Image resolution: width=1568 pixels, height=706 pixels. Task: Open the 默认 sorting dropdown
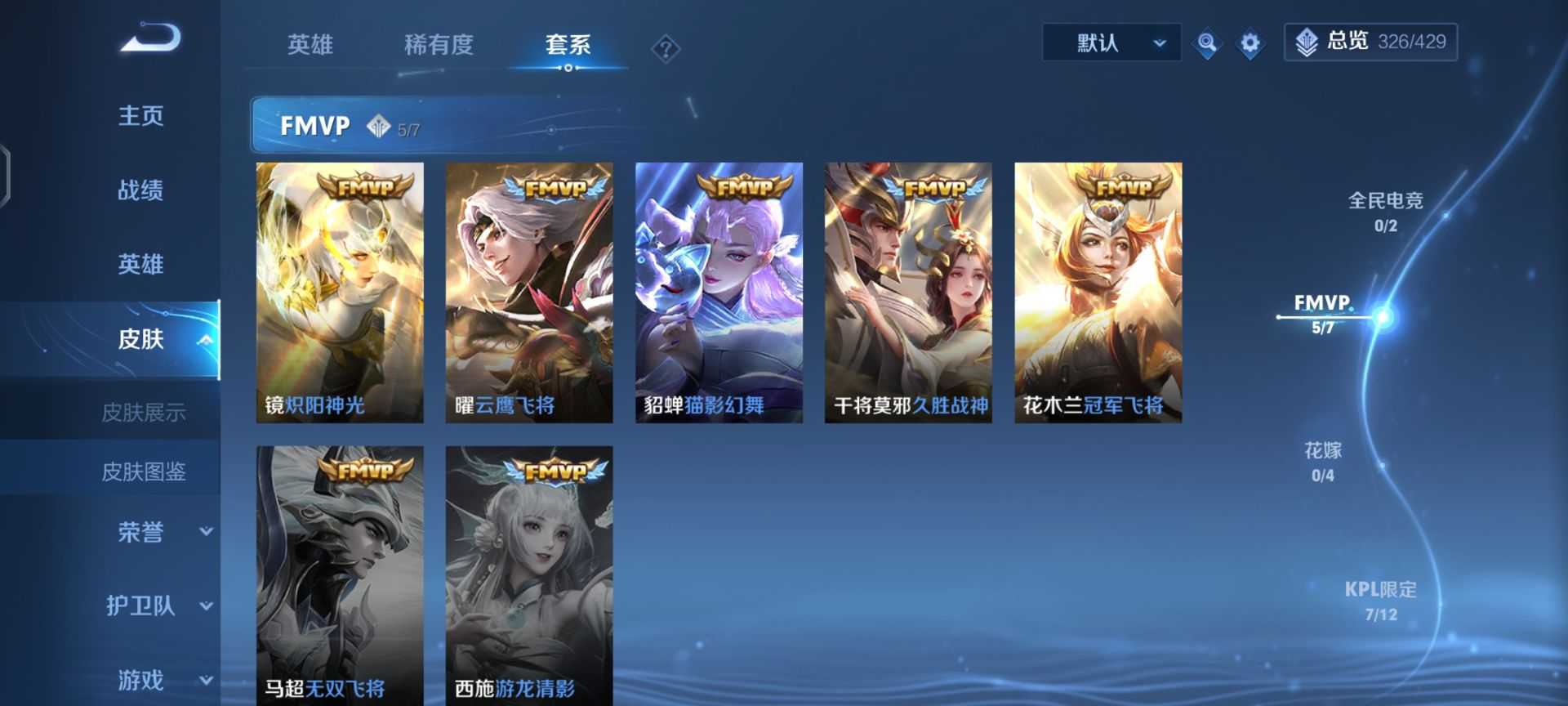[x=1111, y=42]
